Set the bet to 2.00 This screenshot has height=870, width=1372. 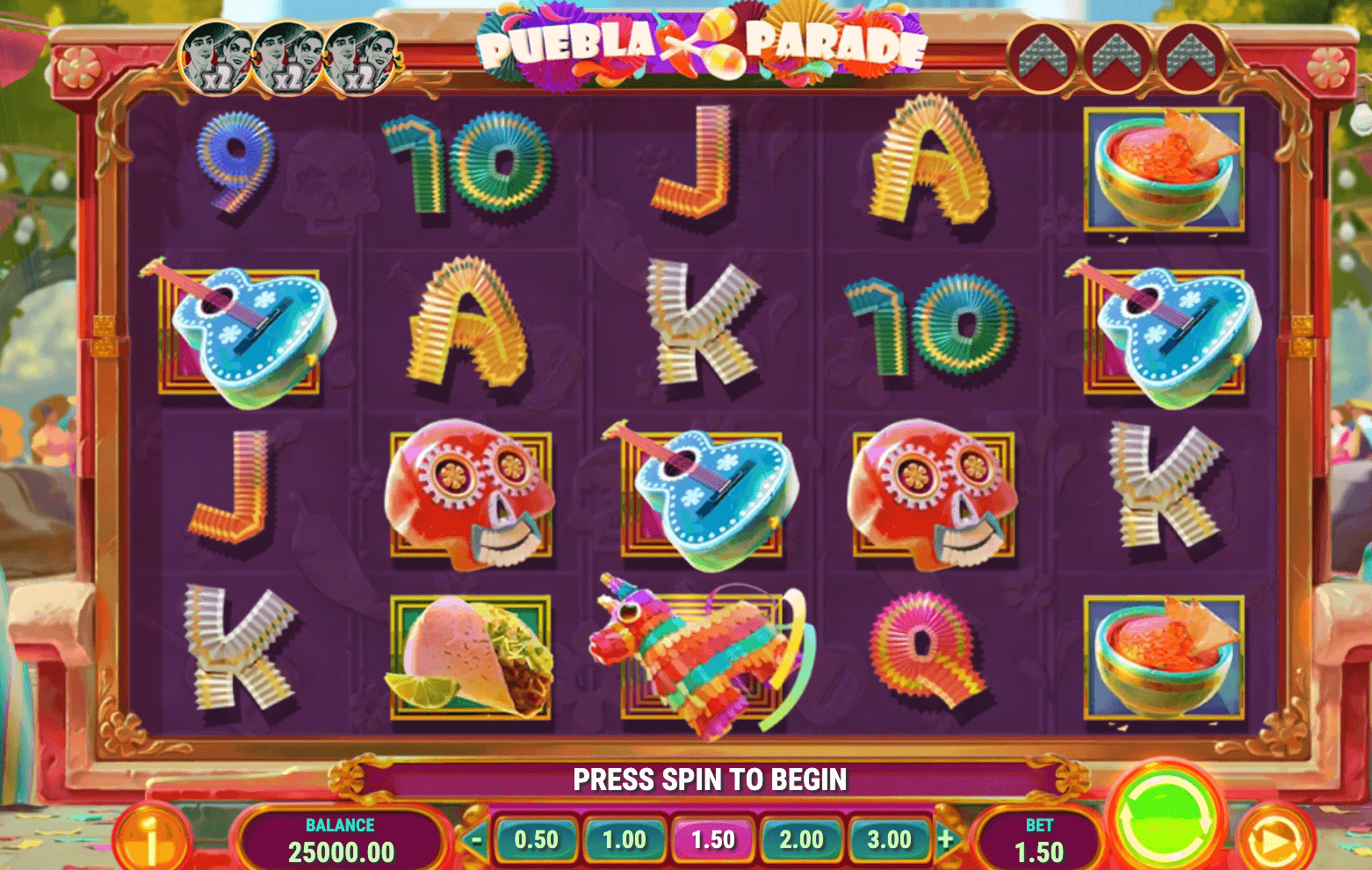pyautogui.click(x=801, y=840)
